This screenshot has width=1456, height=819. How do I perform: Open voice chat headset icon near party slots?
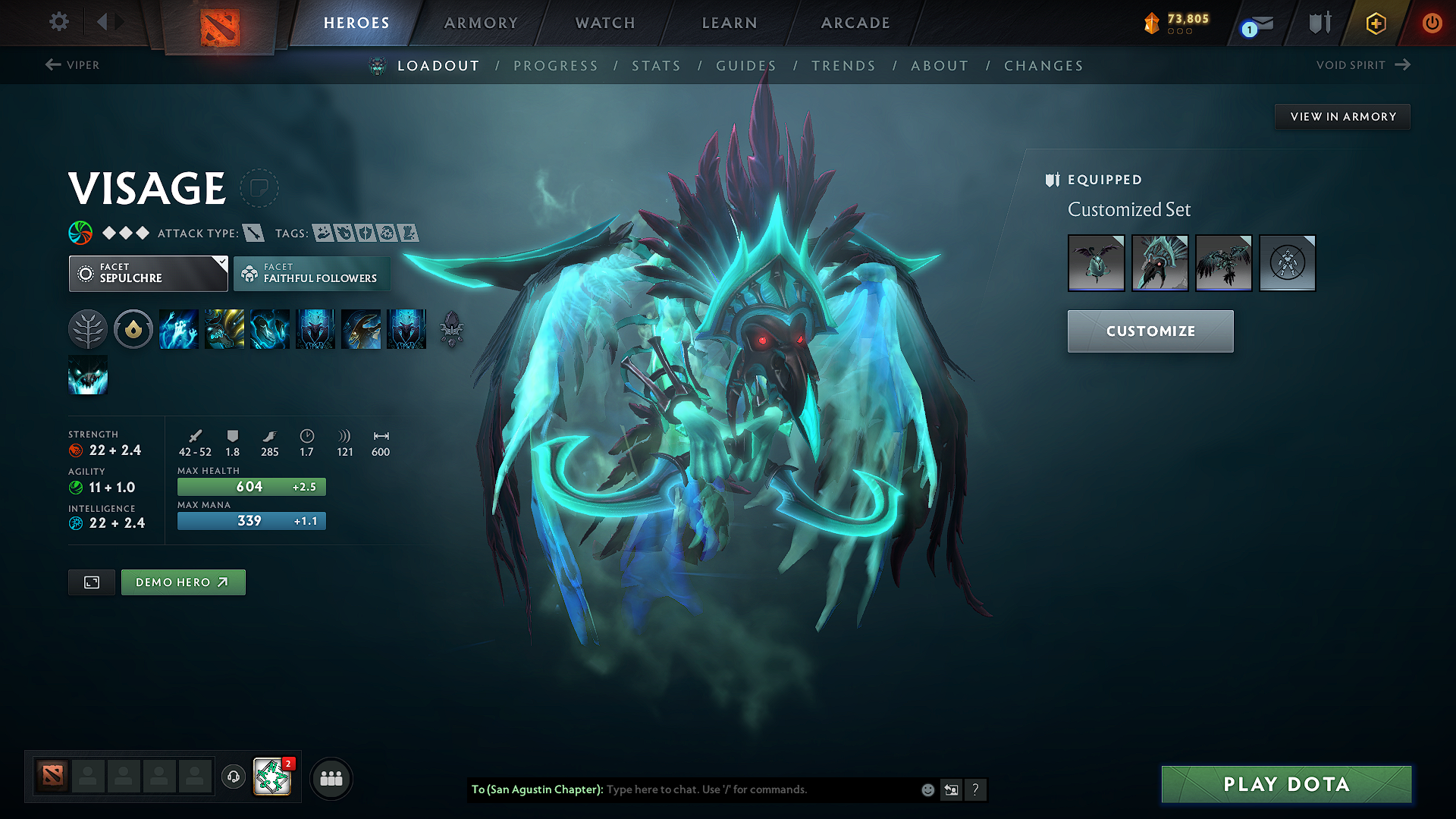tap(233, 777)
